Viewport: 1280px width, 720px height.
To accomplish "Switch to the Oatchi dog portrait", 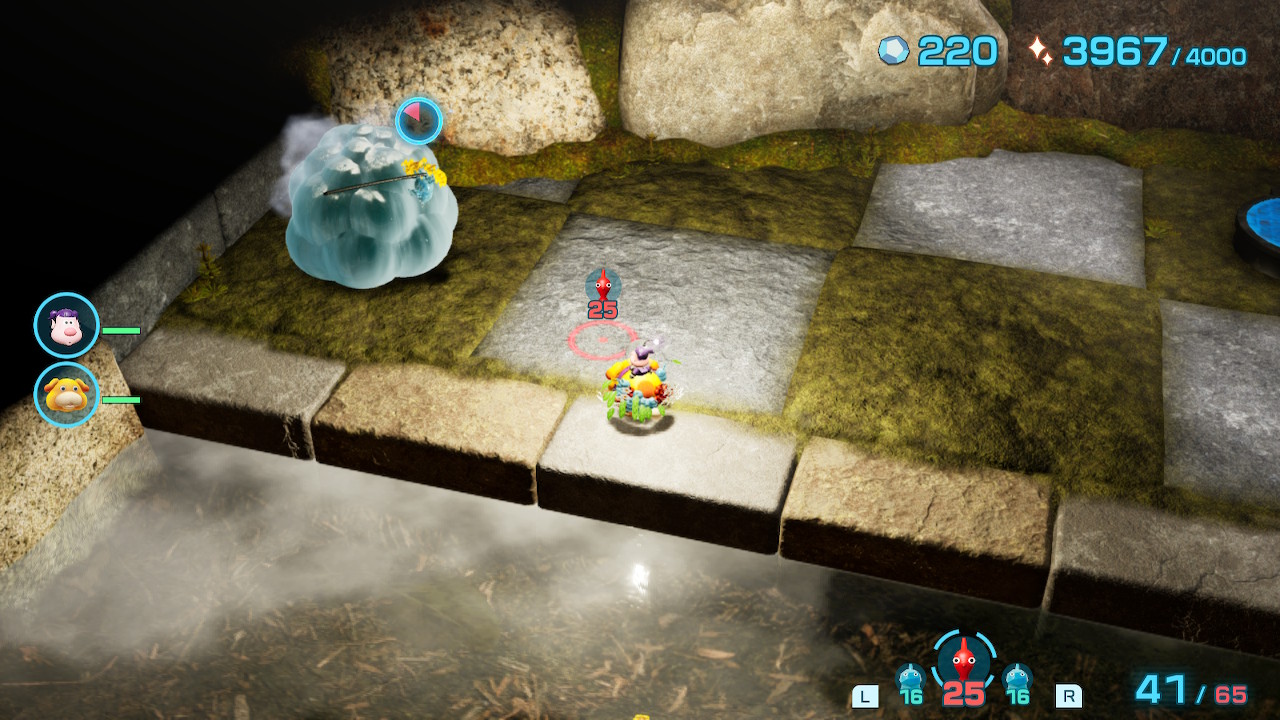I will [x=67, y=394].
